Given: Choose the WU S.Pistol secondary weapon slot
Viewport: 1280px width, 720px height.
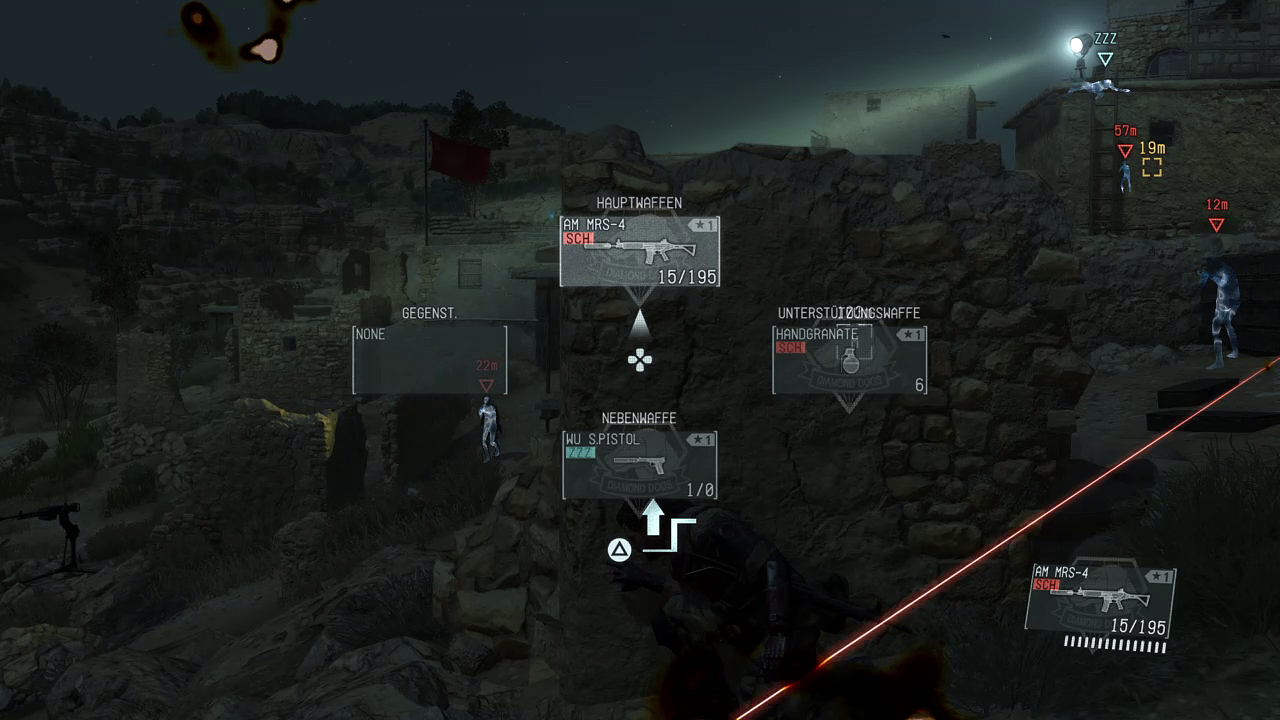Looking at the screenshot, I should (x=639, y=465).
